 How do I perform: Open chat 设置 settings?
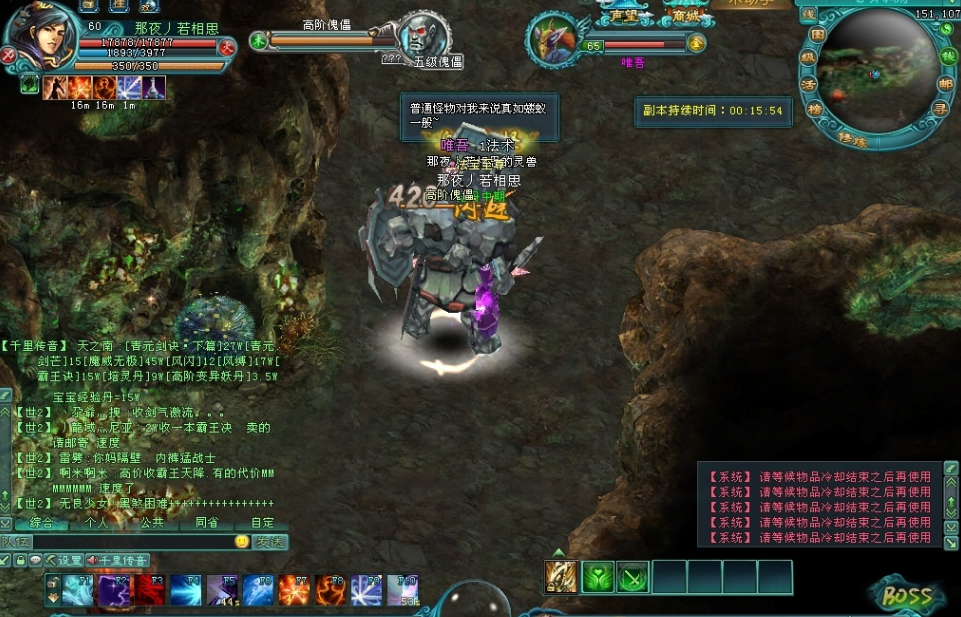click(64, 560)
